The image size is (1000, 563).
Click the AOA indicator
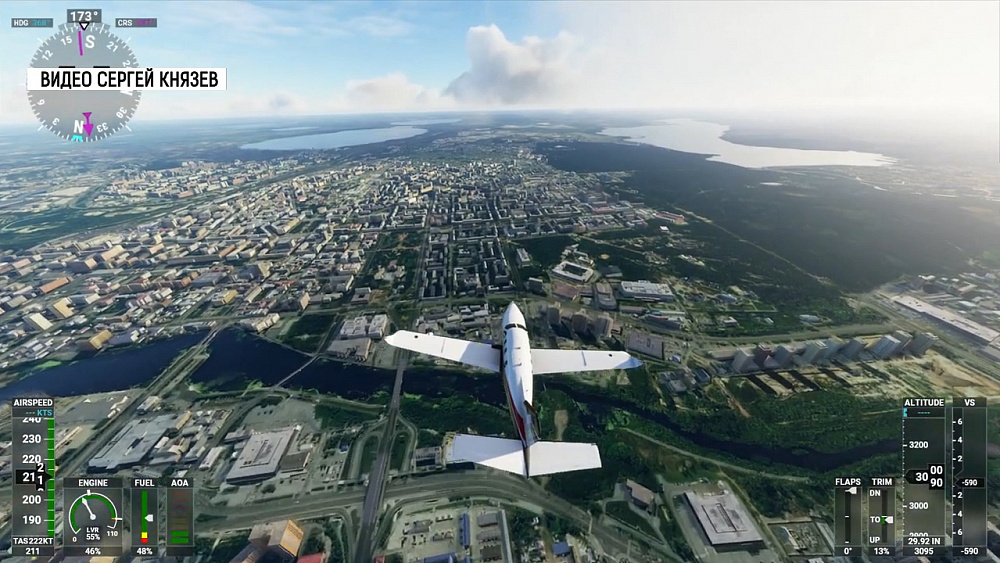[x=180, y=517]
